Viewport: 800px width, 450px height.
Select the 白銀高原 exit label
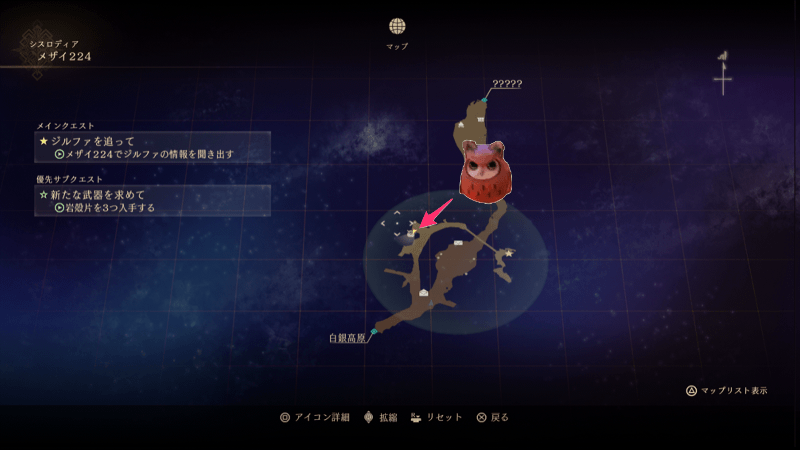click(x=347, y=338)
